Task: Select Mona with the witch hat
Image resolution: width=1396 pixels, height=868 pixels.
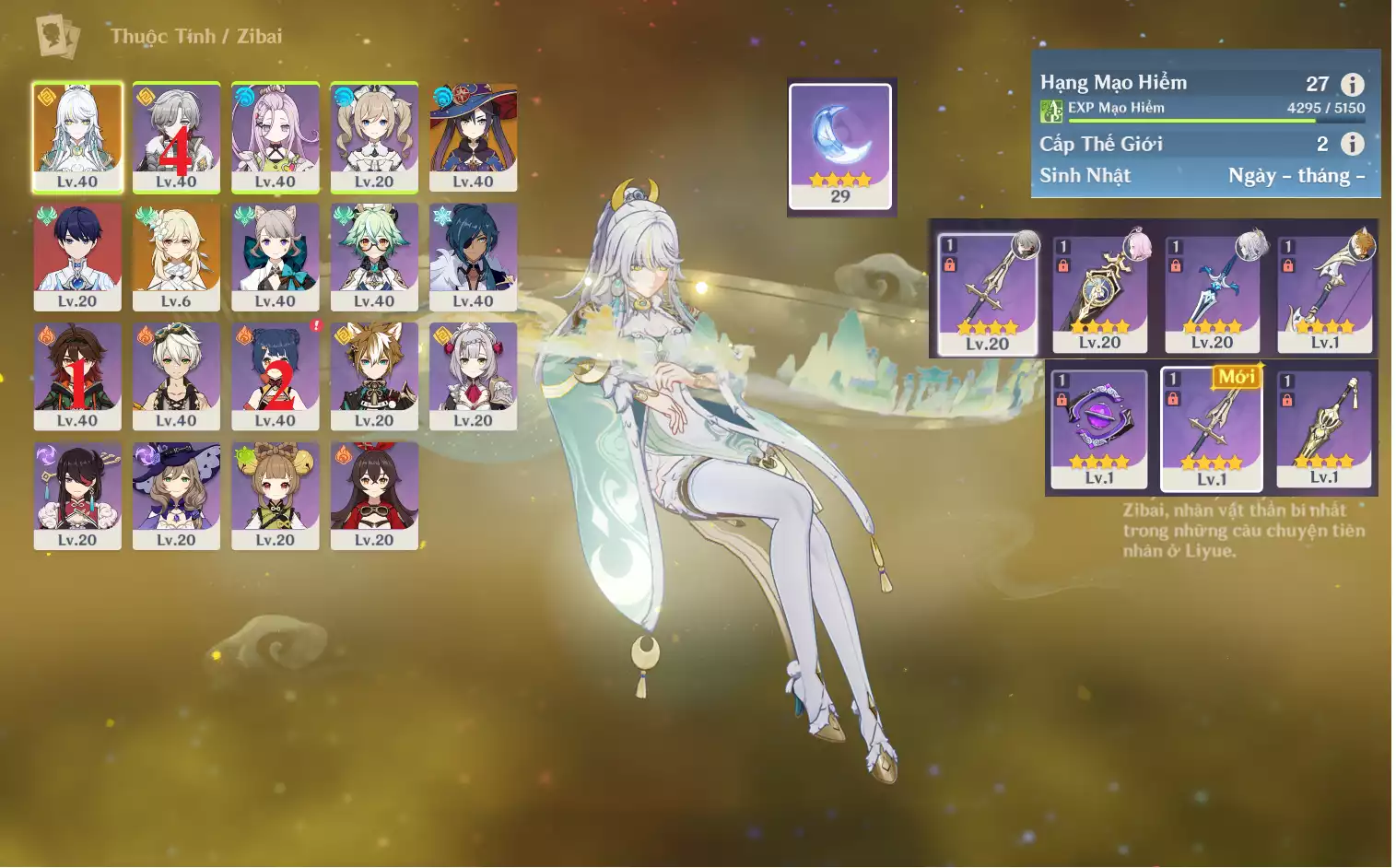Action: 473,136
